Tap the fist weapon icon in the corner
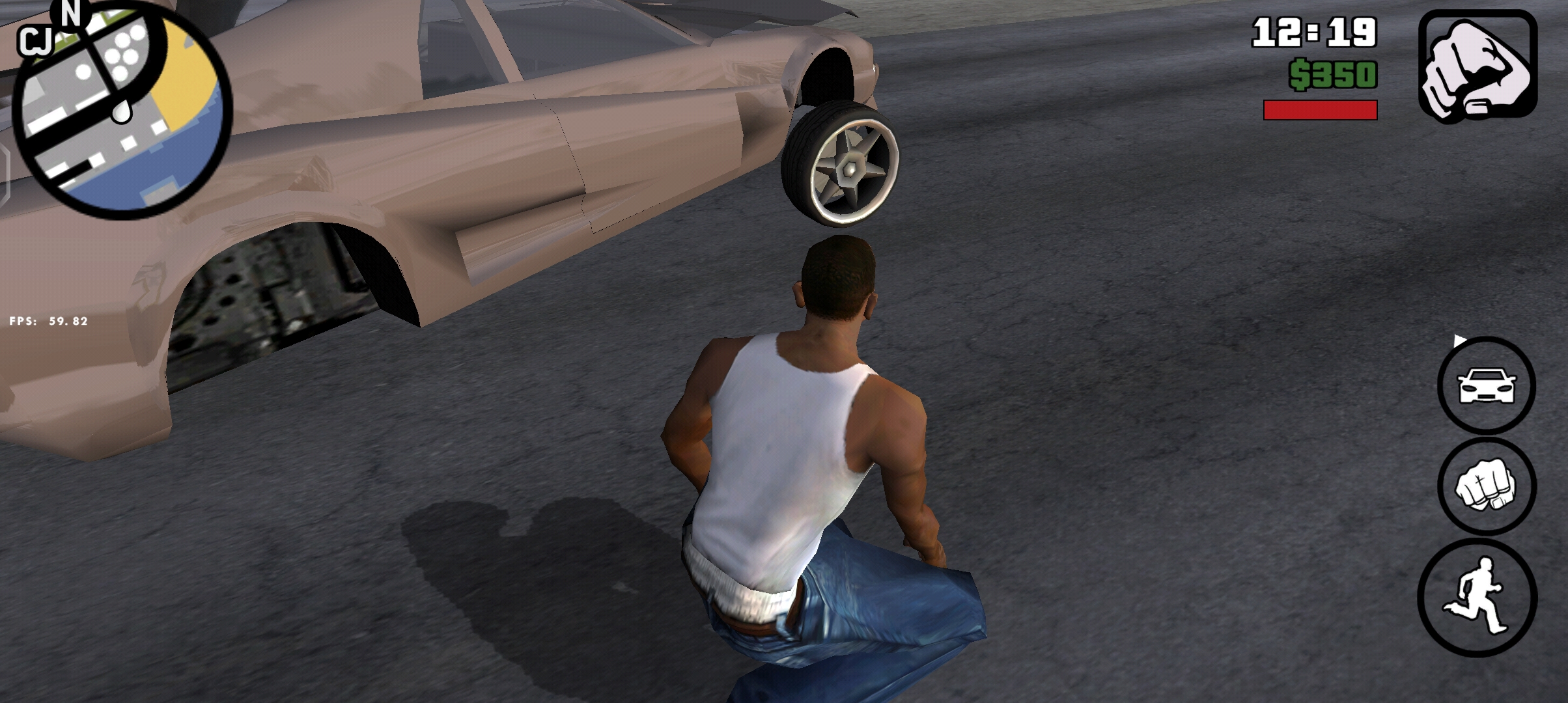The height and width of the screenshot is (703, 1568). (1477, 66)
